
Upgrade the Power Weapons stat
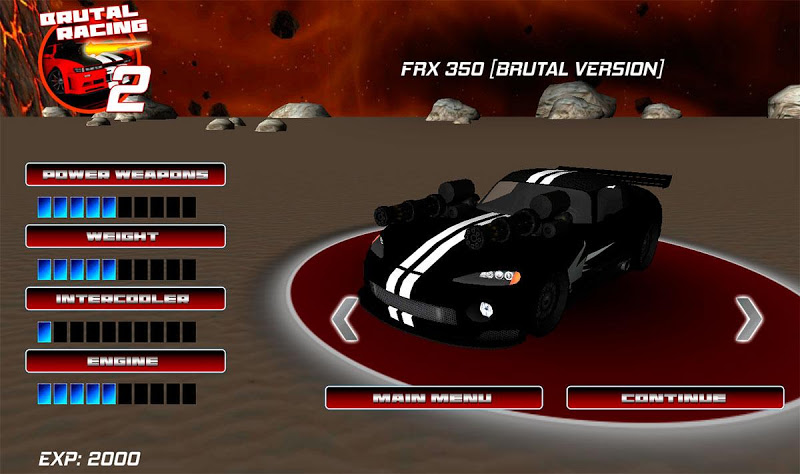125,174
